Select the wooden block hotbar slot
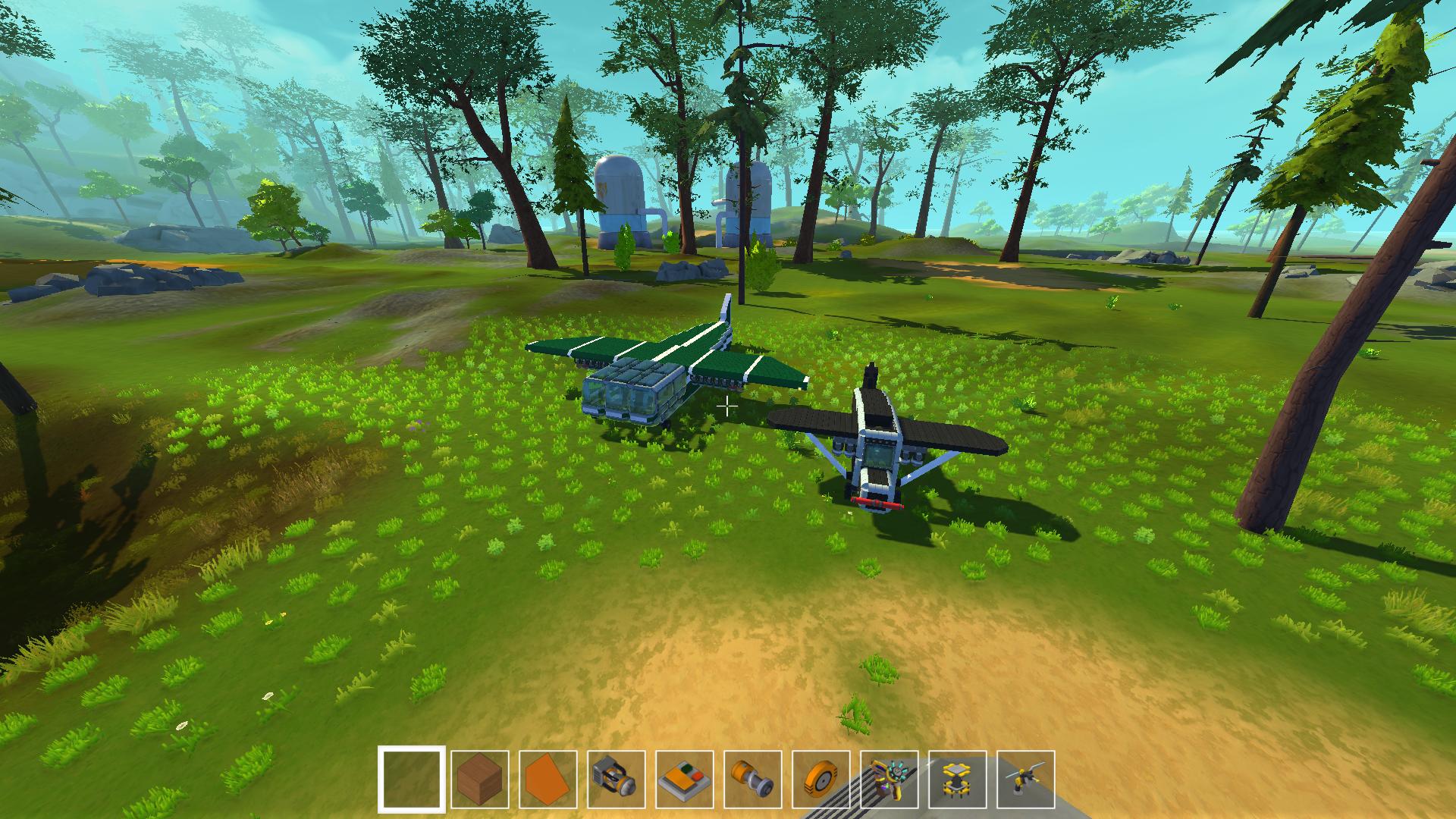This screenshot has height=819, width=1456. (x=480, y=780)
